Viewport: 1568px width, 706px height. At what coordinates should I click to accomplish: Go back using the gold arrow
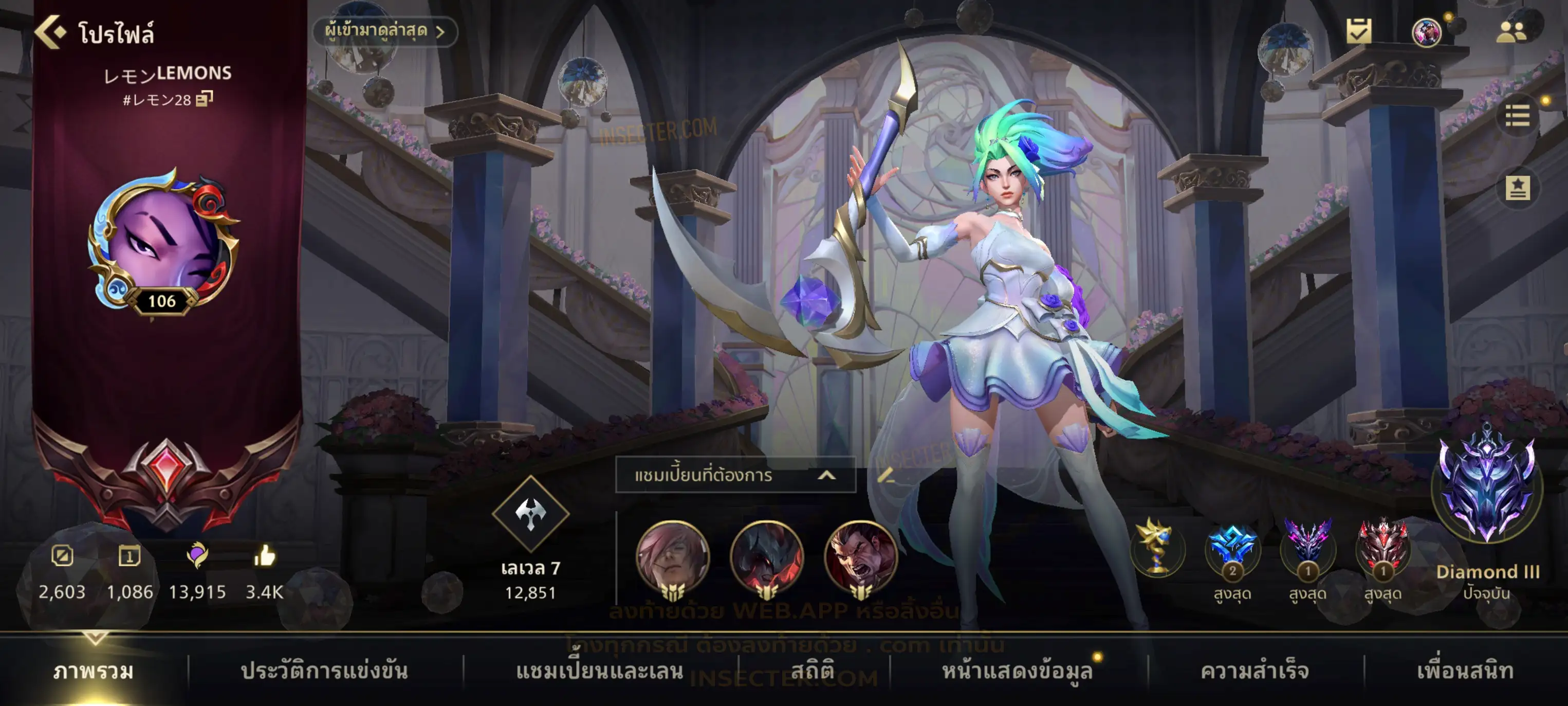[50, 32]
